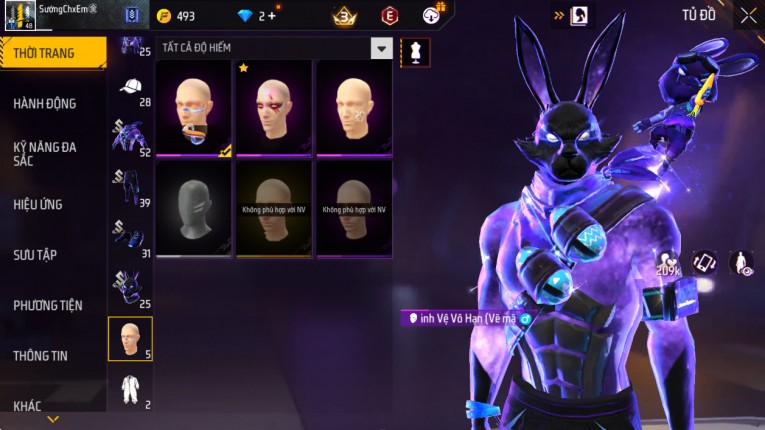
Task: Open the white cap subcategory
Action: point(130,90)
